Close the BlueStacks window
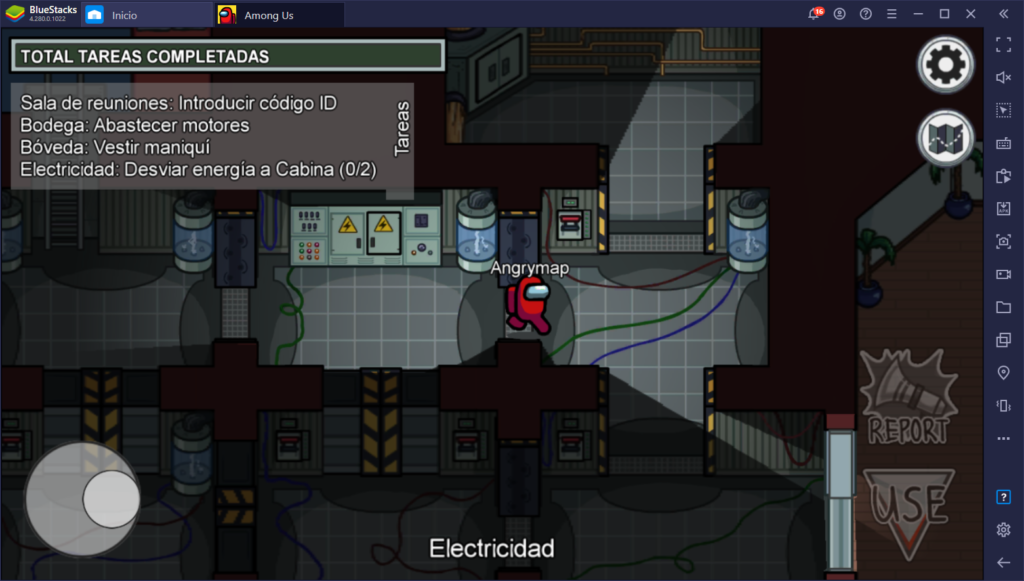 (970, 14)
